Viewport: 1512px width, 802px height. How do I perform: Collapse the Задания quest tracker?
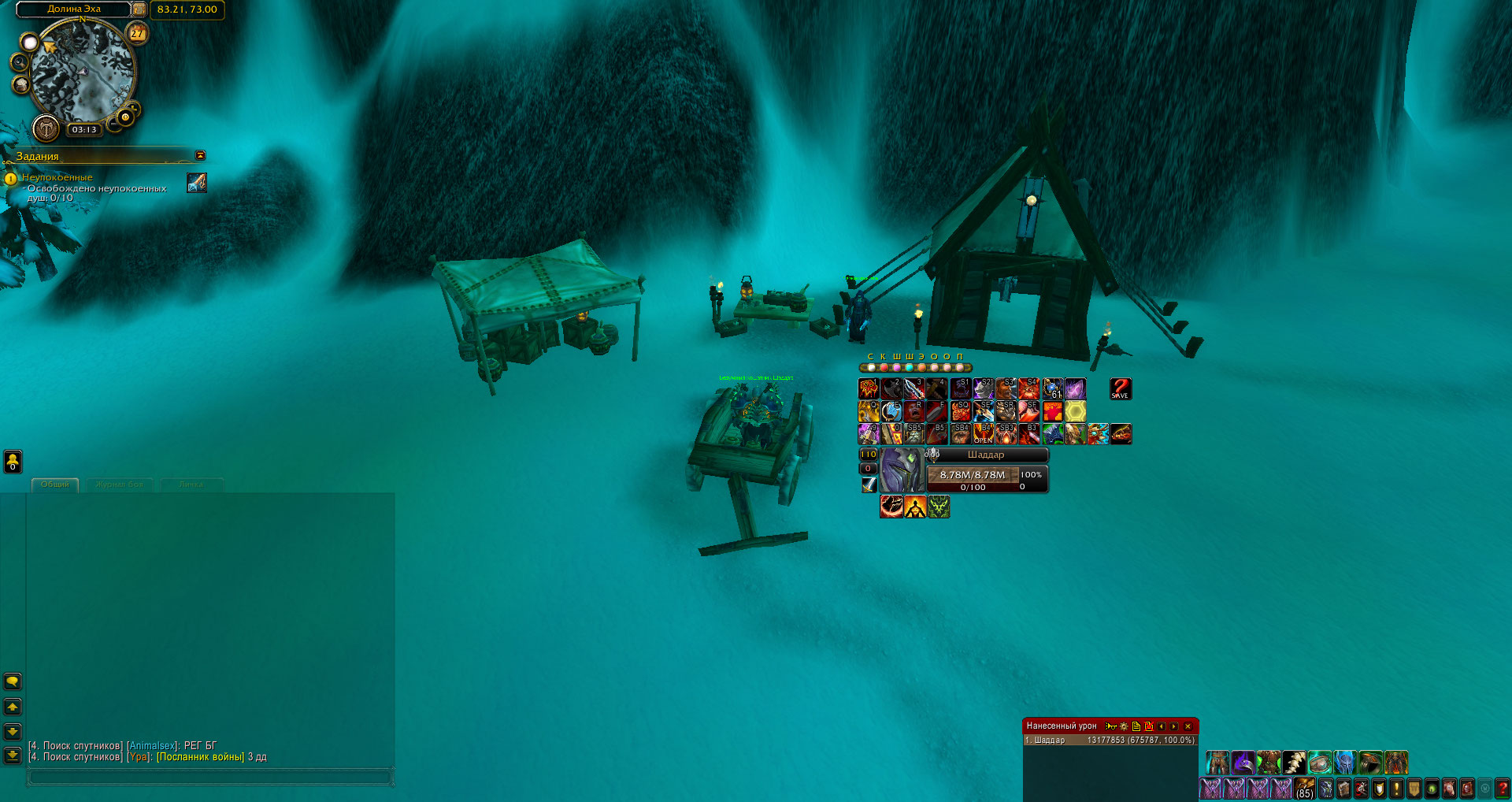tap(200, 155)
